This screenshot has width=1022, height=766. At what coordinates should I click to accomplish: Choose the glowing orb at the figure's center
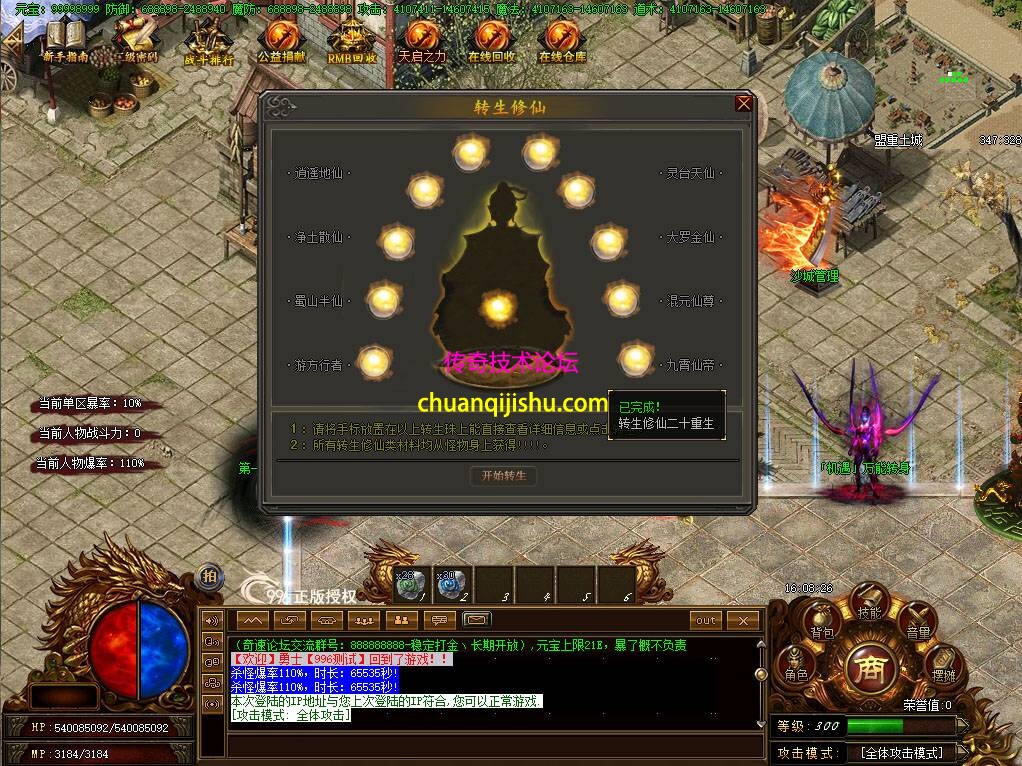[497, 306]
